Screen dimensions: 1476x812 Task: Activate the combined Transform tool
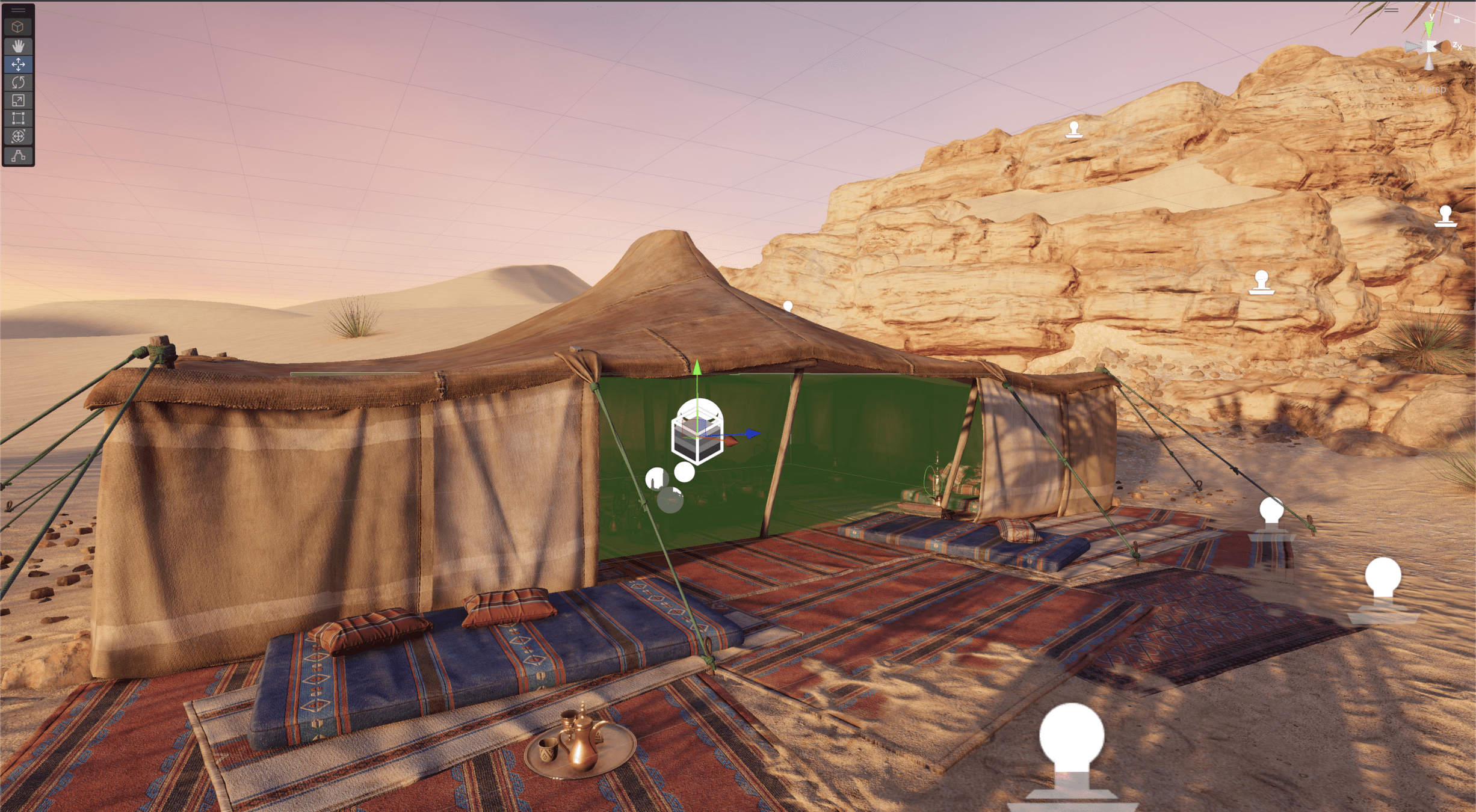click(18, 136)
